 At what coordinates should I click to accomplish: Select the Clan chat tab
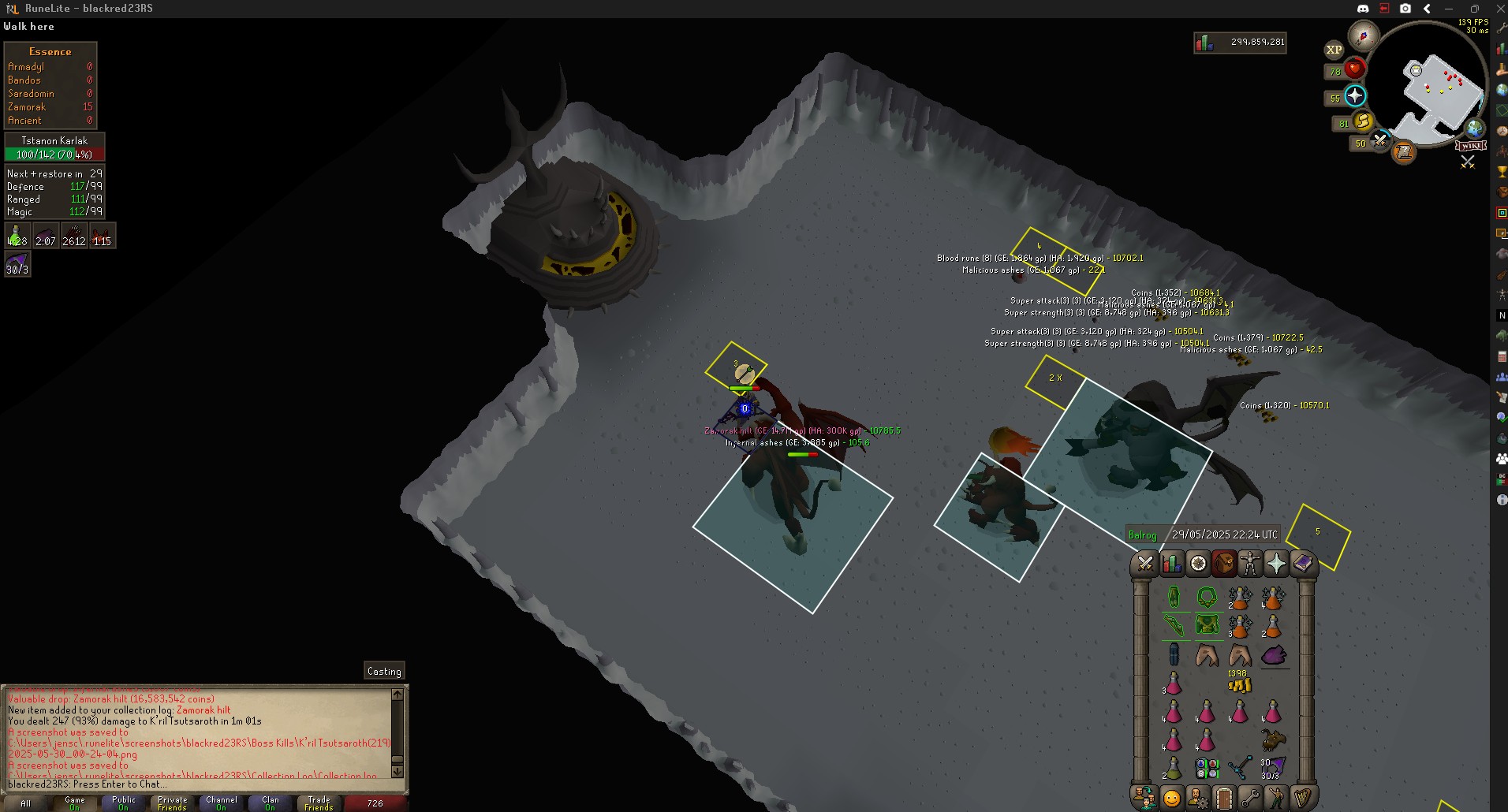pos(270,803)
